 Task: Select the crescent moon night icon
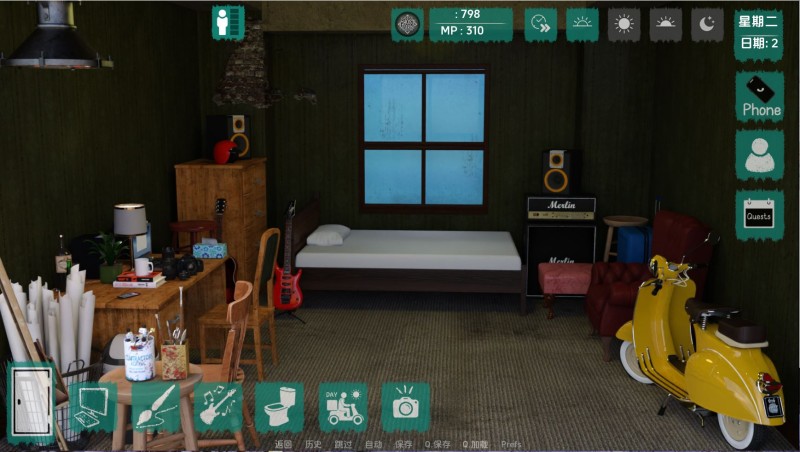click(x=707, y=24)
